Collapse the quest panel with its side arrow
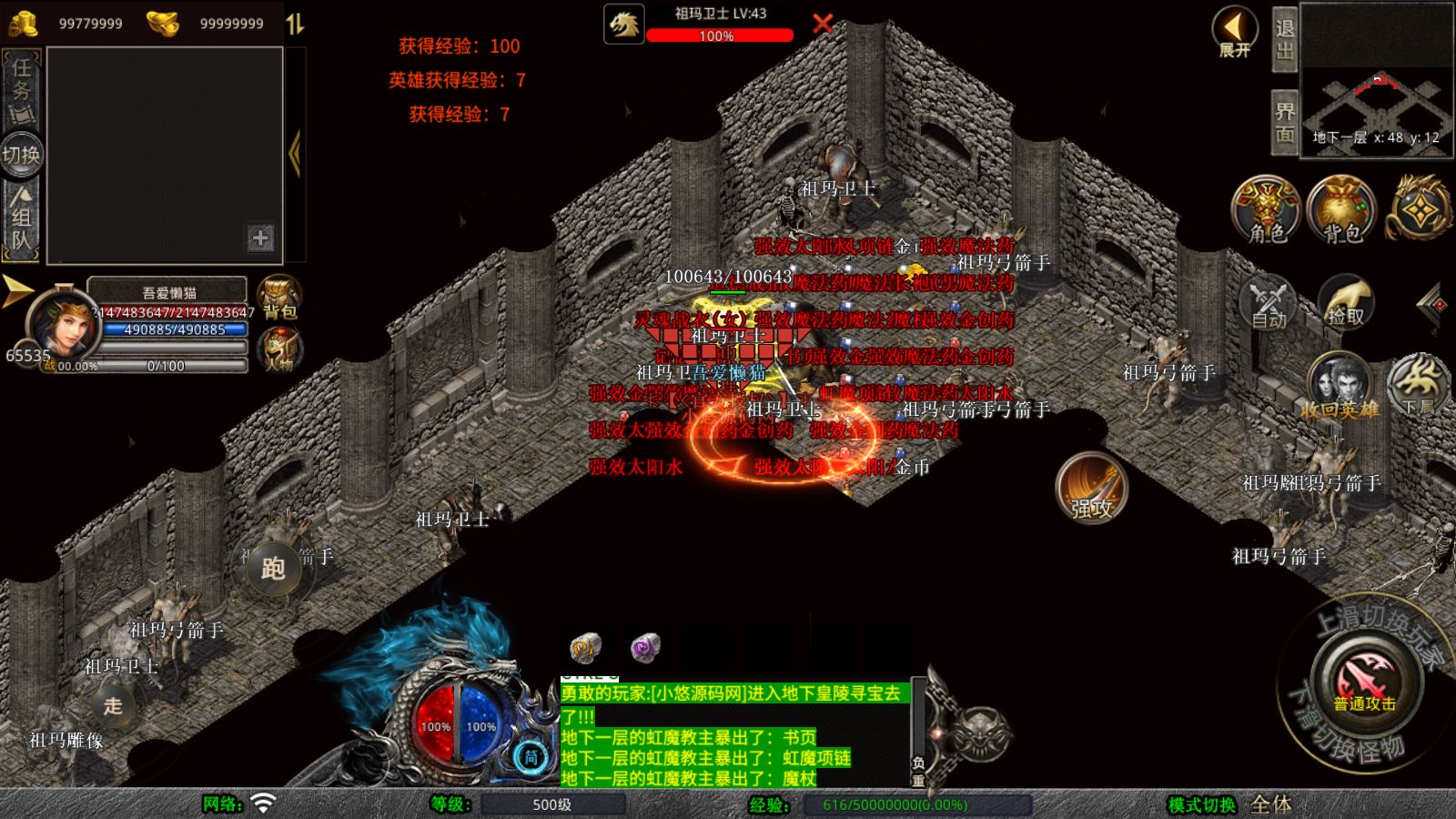The height and width of the screenshot is (819, 1456). tap(294, 153)
